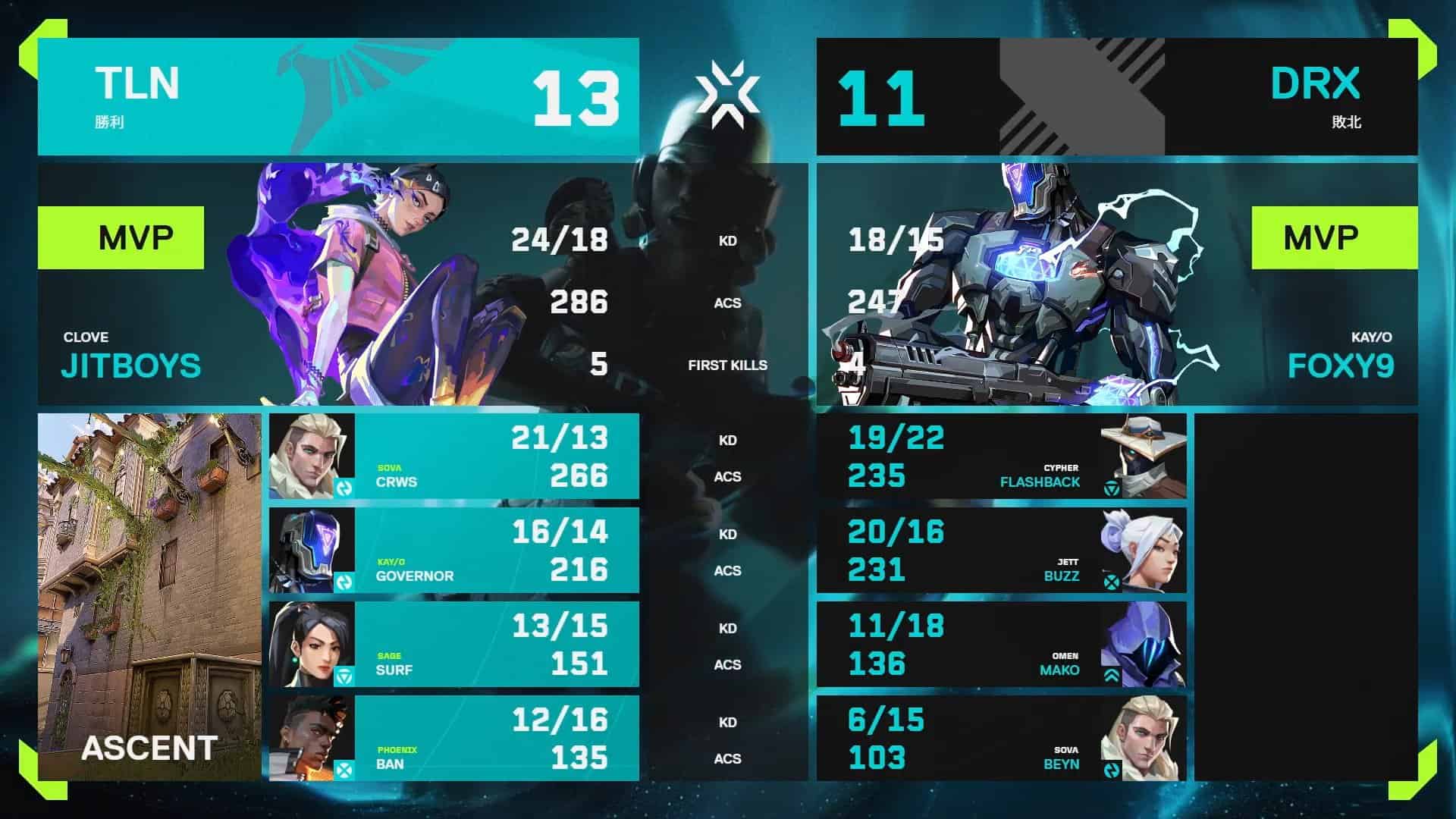The image size is (1456, 819).
Task: Click CRWS's Sova agent portrait
Action: pos(309,455)
